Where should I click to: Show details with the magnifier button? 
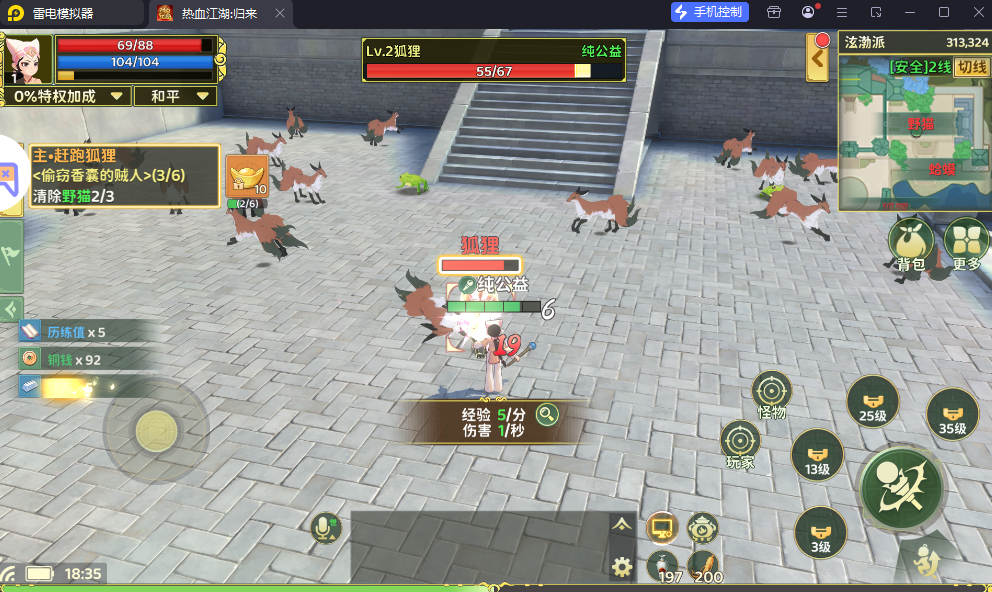[x=546, y=413]
